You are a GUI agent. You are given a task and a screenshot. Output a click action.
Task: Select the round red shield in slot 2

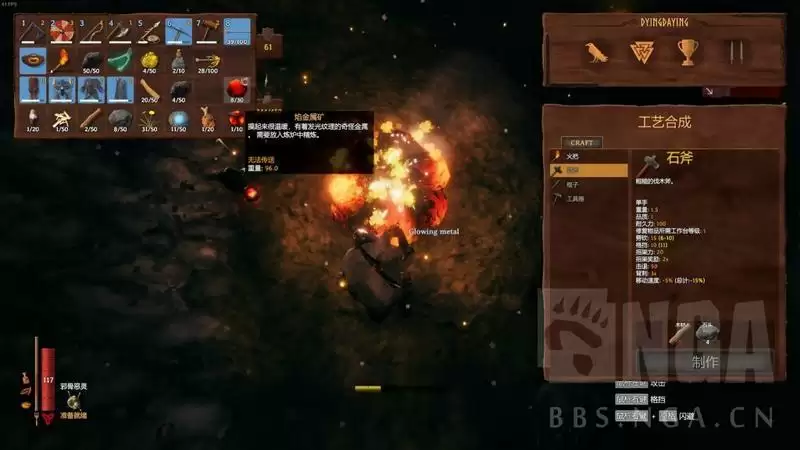point(62,32)
